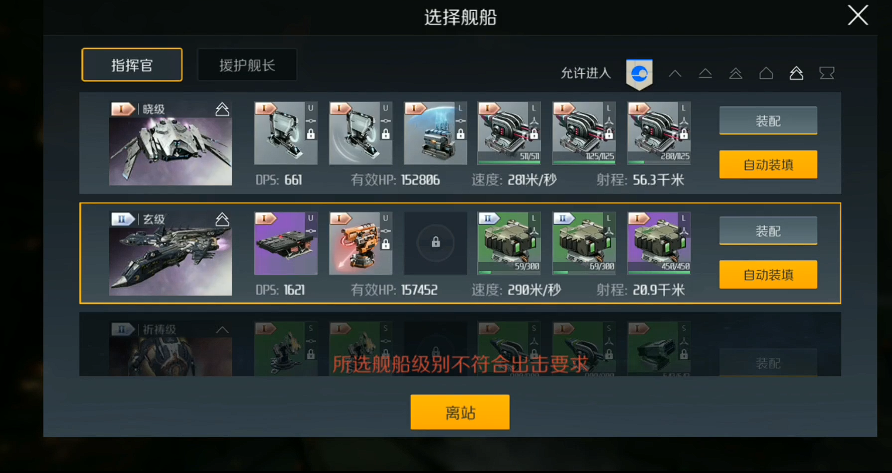The width and height of the screenshot is (892, 473).
Task: Select the orange turret module slot
Action: coord(361,243)
